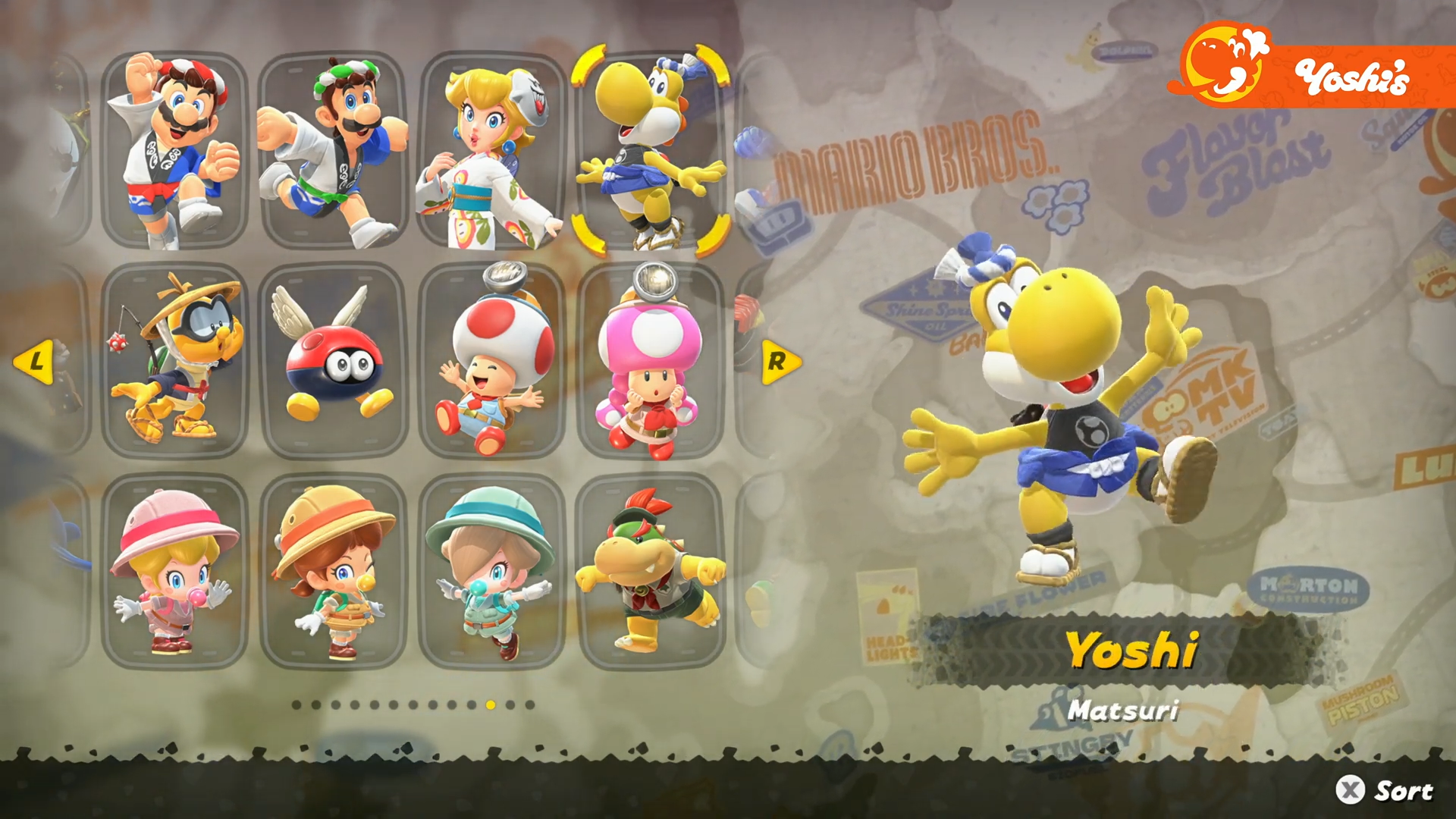Viewport: 1456px width, 819px height.
Task: Select Mario in the festival happi outfit
Action: coord(174,150)
